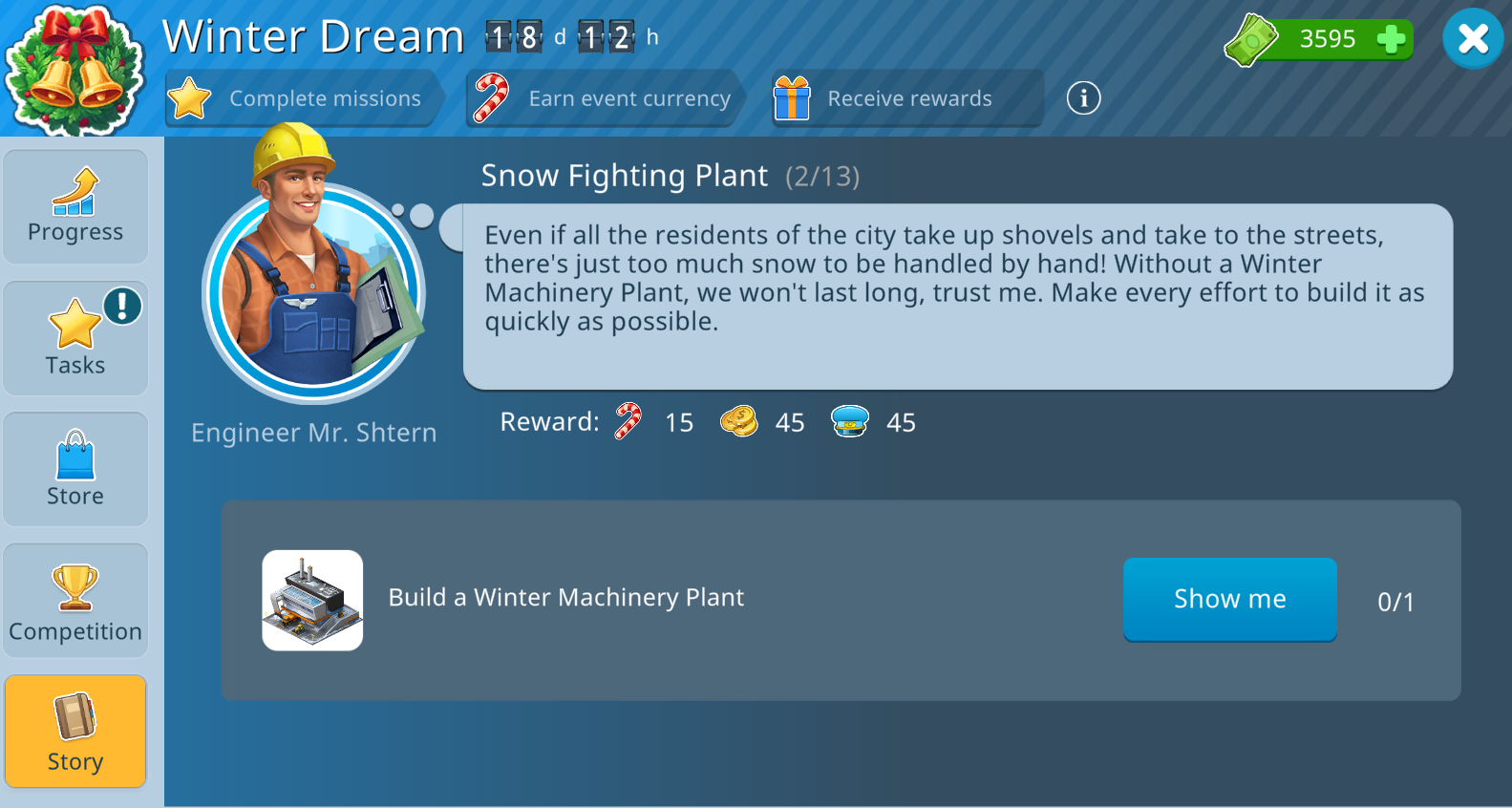Screen dimensions: 1512x808
Task: Tap the Winter Machinery Plant thumbnail
Action: pos(312,601)
